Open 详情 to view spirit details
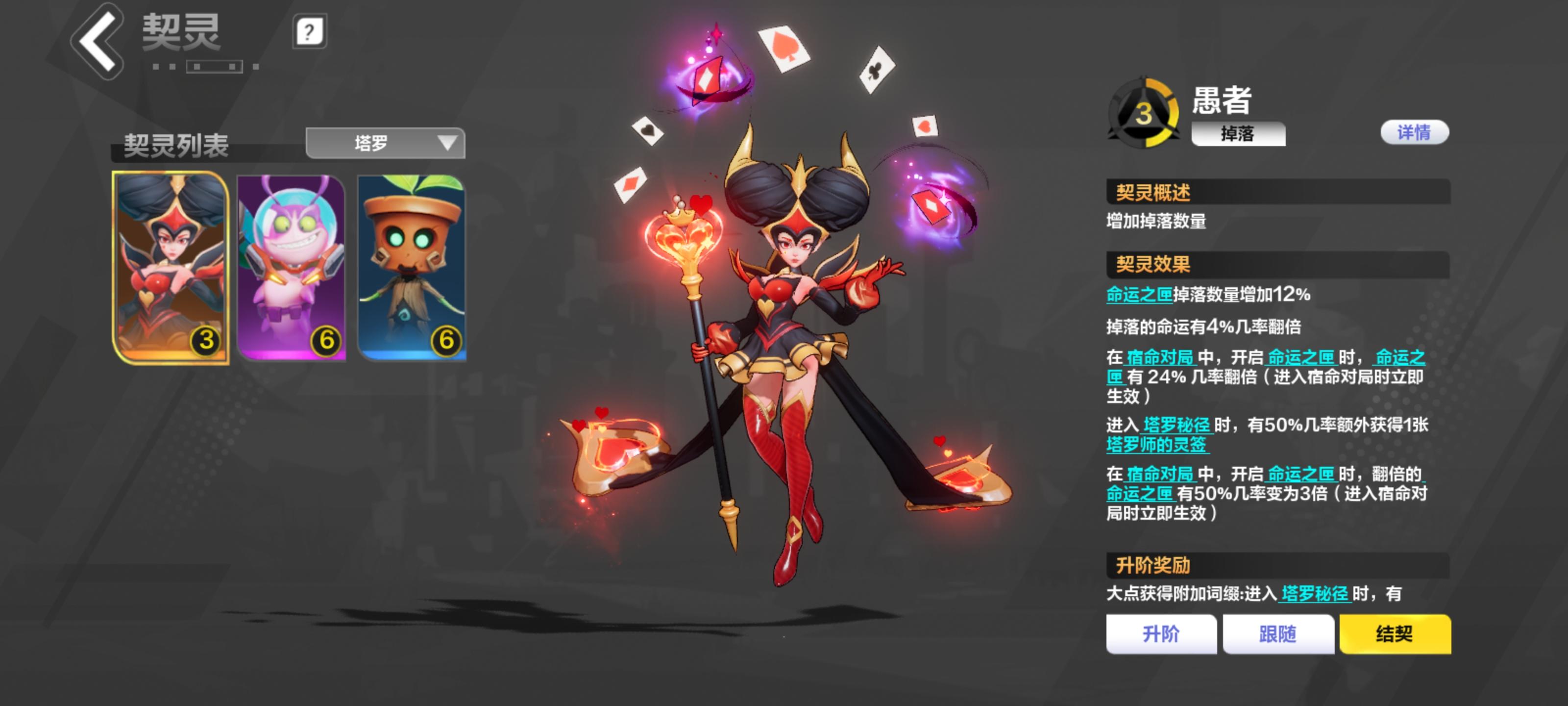The image size is (1568, 706). click(x=1415, y=132)
